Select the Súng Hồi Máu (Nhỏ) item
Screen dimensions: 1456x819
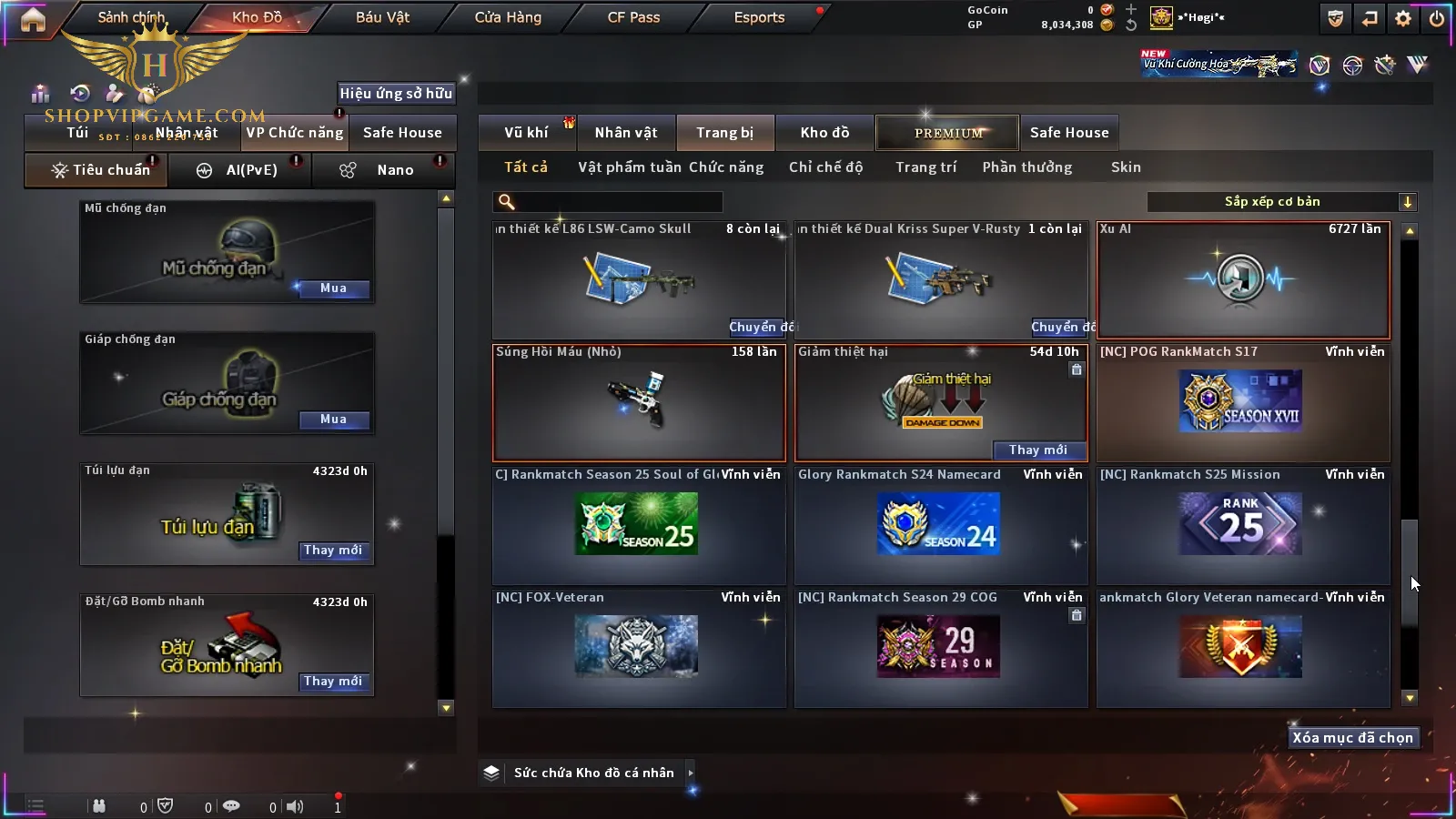point(639,403)
